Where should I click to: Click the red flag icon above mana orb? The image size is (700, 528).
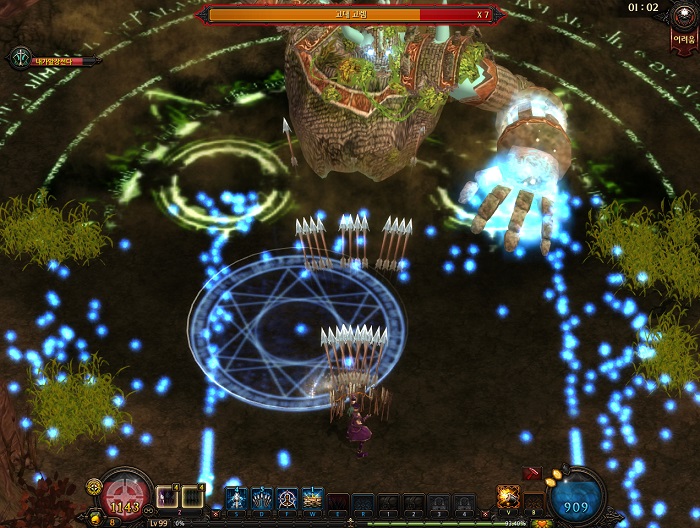(532, 474)
